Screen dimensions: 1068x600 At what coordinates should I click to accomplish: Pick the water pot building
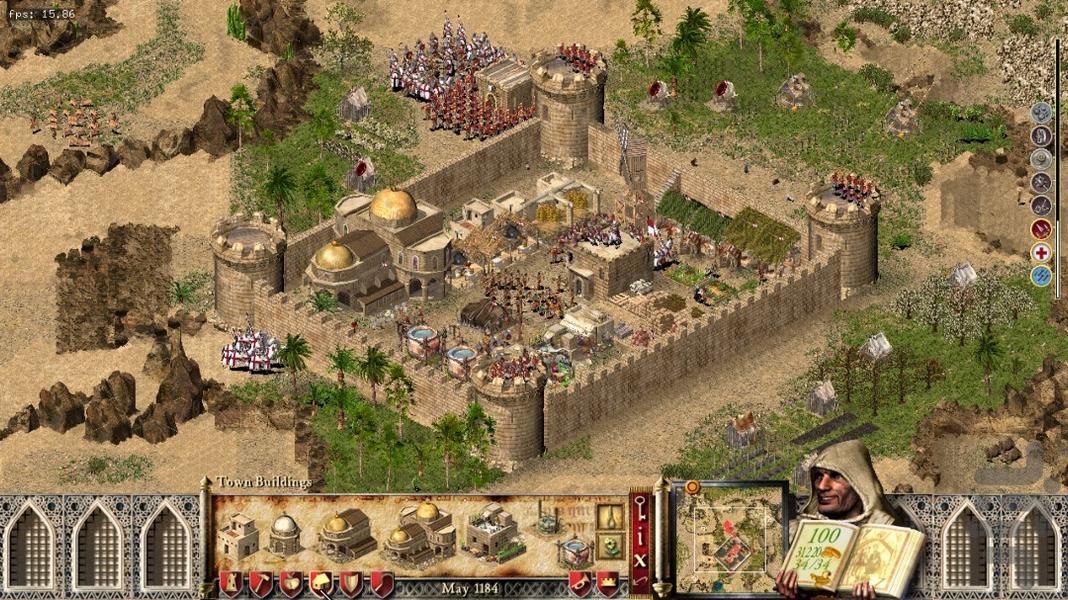tap(573, 551)
